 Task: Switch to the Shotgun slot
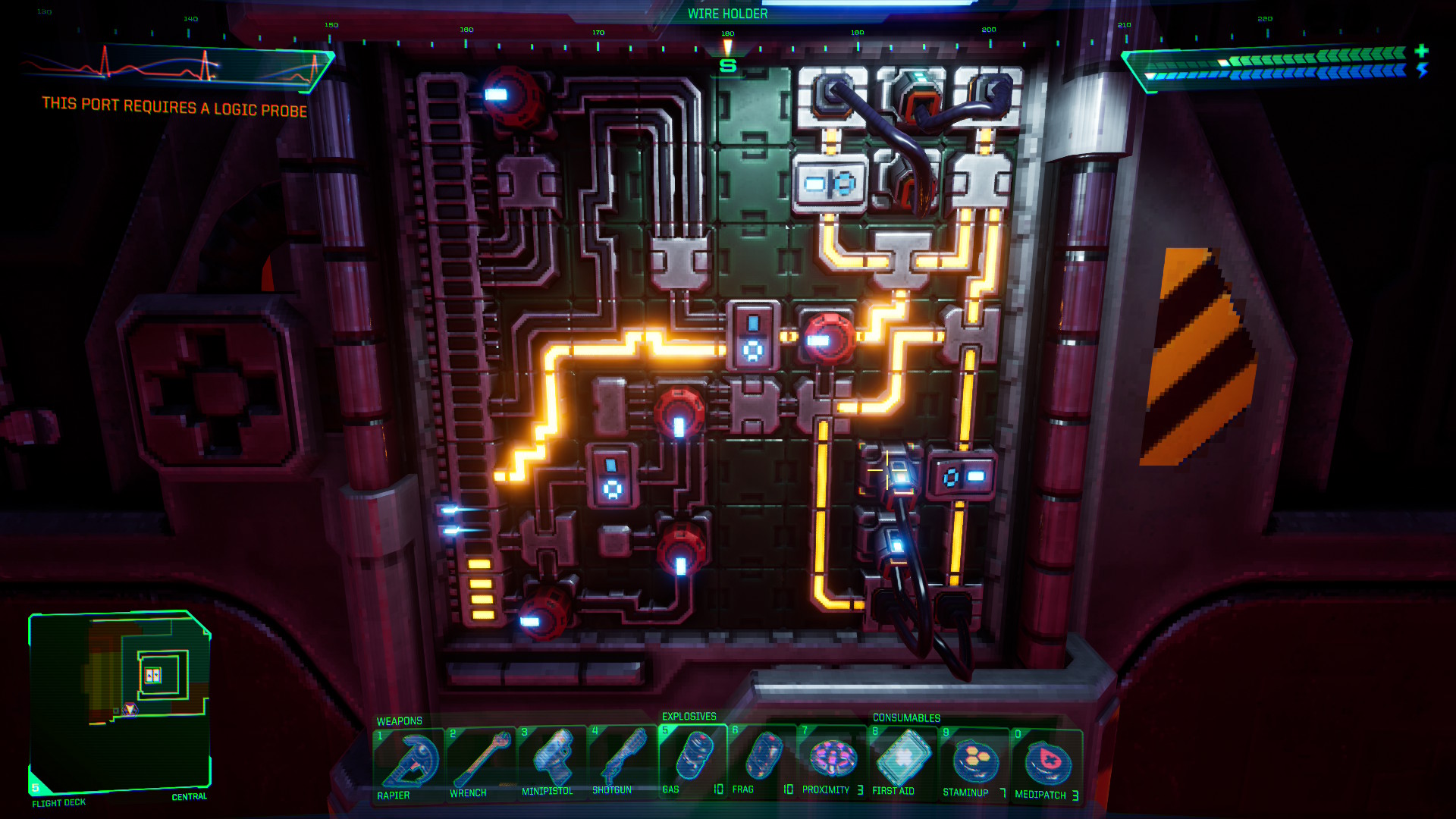tap(622, 760)
